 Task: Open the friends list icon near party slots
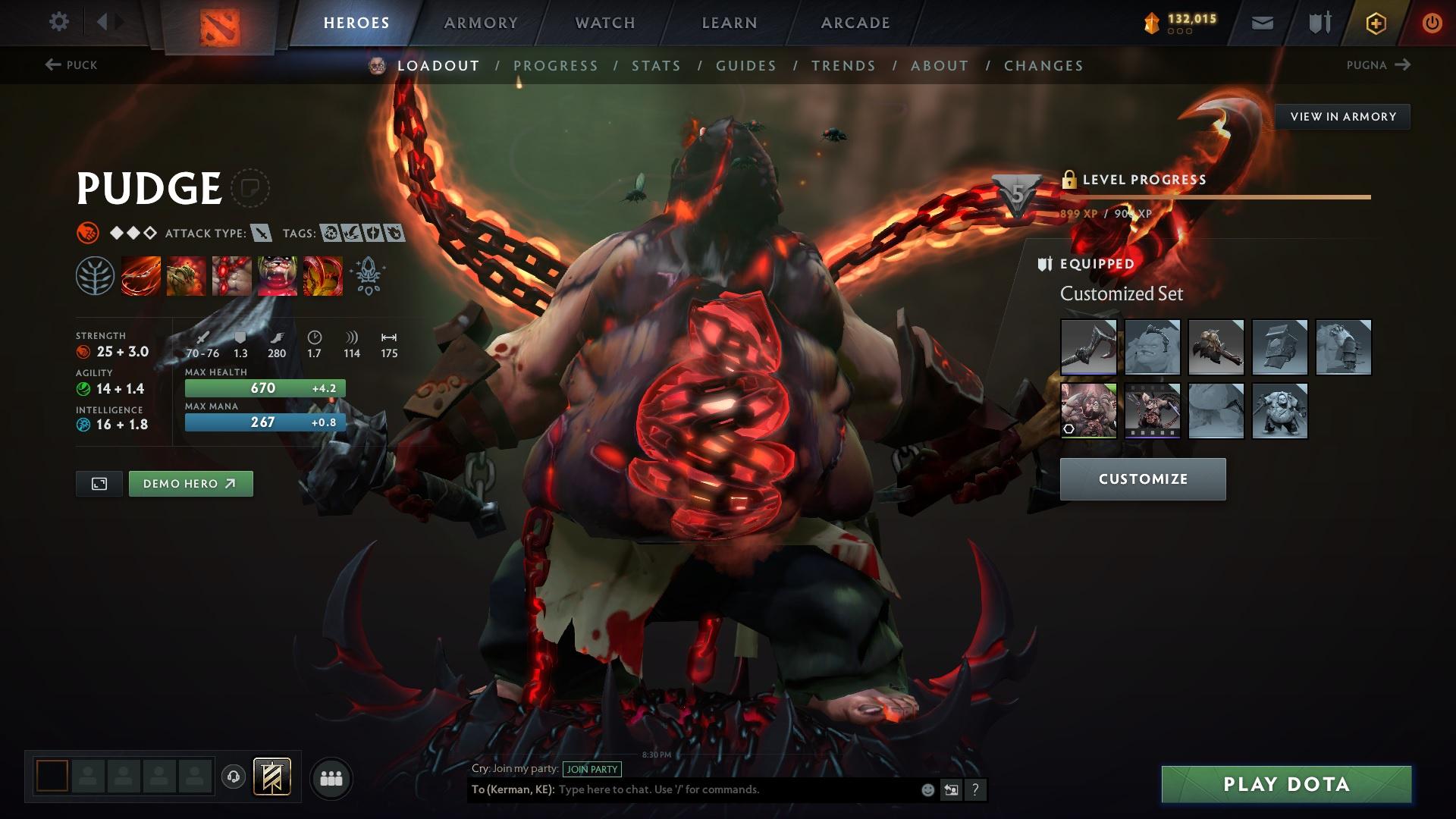331,777
